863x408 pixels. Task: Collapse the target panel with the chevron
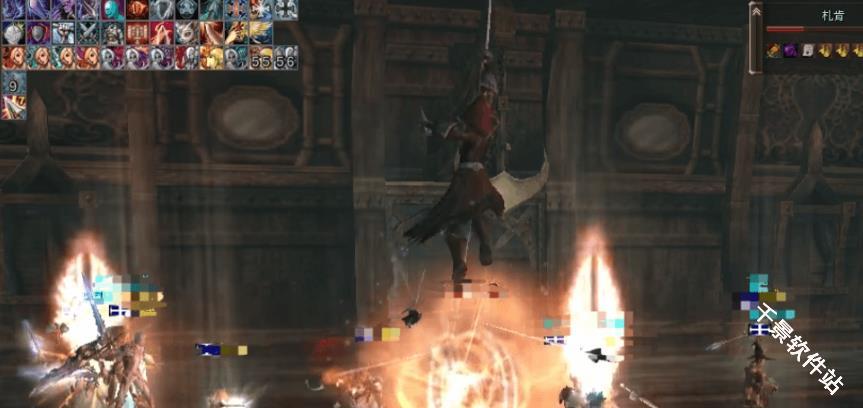[757, 12]
